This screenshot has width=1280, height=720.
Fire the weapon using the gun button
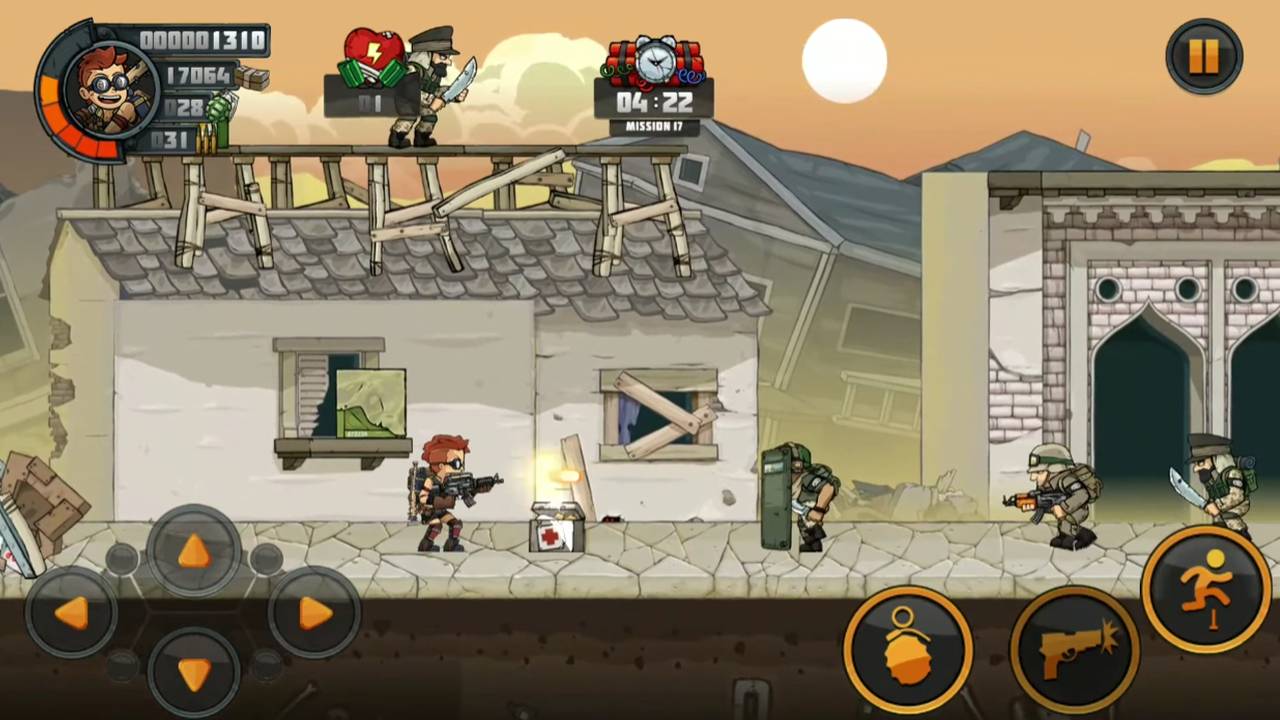1074,647
